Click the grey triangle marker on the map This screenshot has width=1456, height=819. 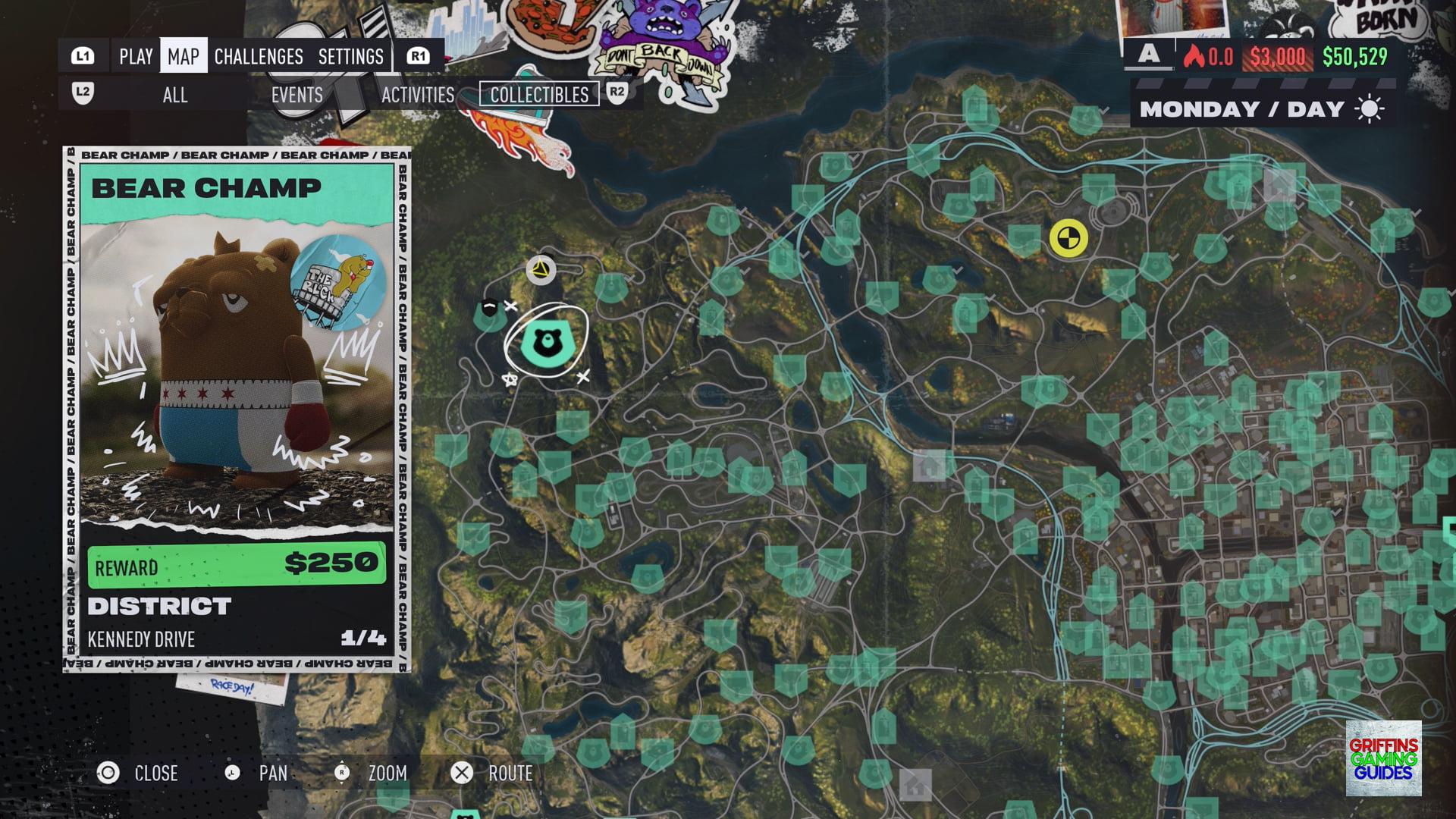541,270
